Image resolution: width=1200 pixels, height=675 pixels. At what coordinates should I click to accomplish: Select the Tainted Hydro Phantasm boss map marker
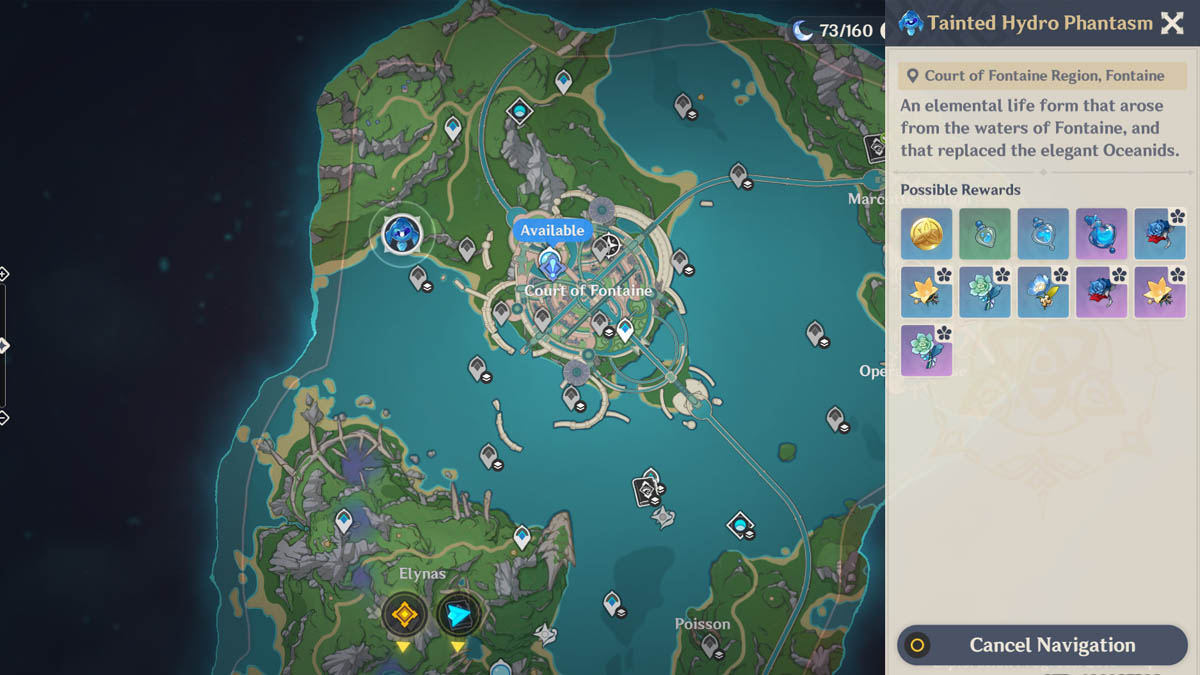point(402,235)
